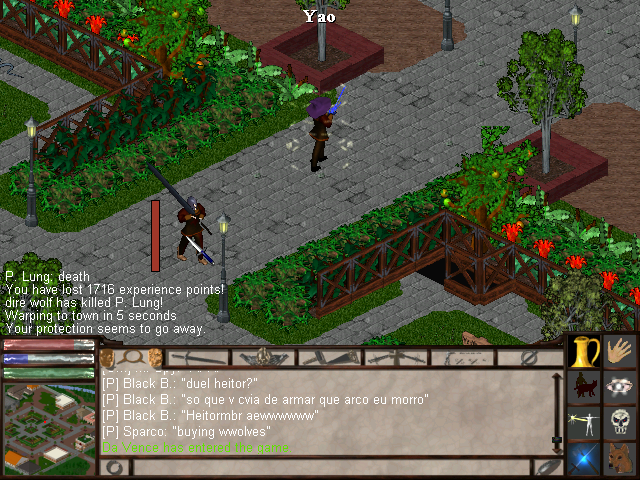Image resolution: width=640 pixels, height=480 pixels.
Task: Click the quill icon beside chat input
Action: click(x=547, y=467)
